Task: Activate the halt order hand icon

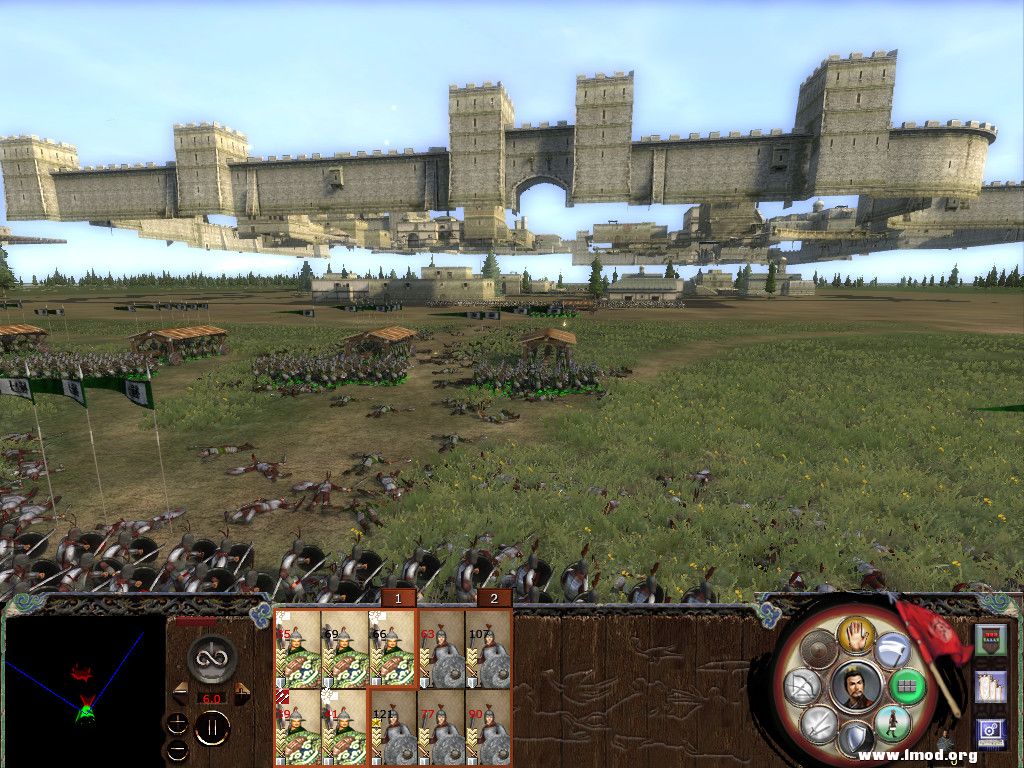Action: pyautogui.click(x=856, y=634)
